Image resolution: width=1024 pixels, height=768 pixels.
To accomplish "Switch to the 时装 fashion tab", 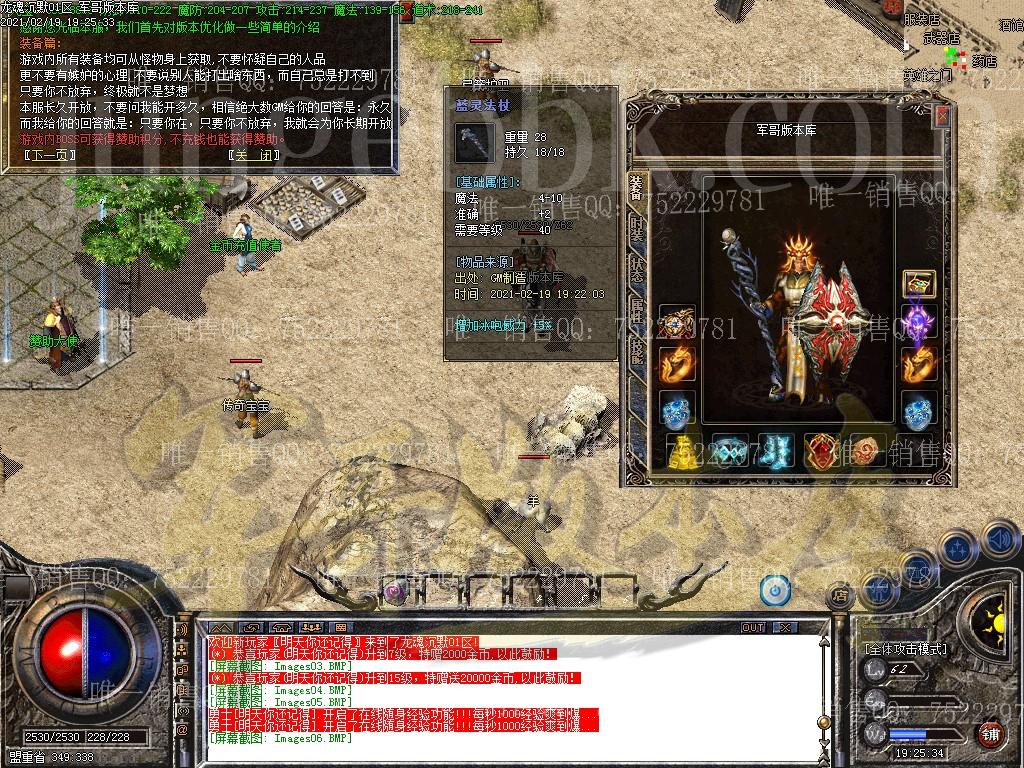I will [x=637, y=229].
